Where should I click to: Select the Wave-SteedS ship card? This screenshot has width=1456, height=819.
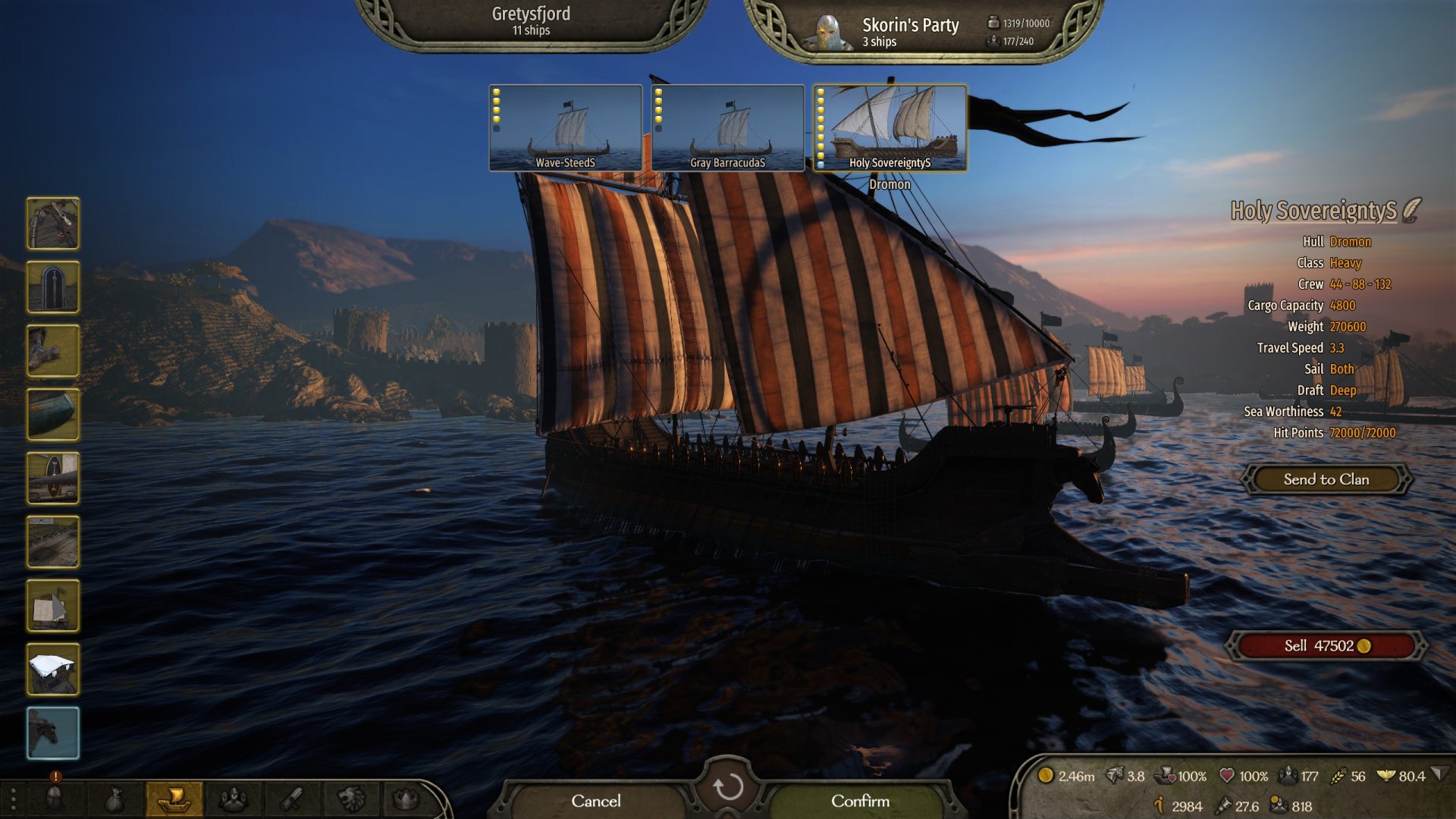point(566,127)
